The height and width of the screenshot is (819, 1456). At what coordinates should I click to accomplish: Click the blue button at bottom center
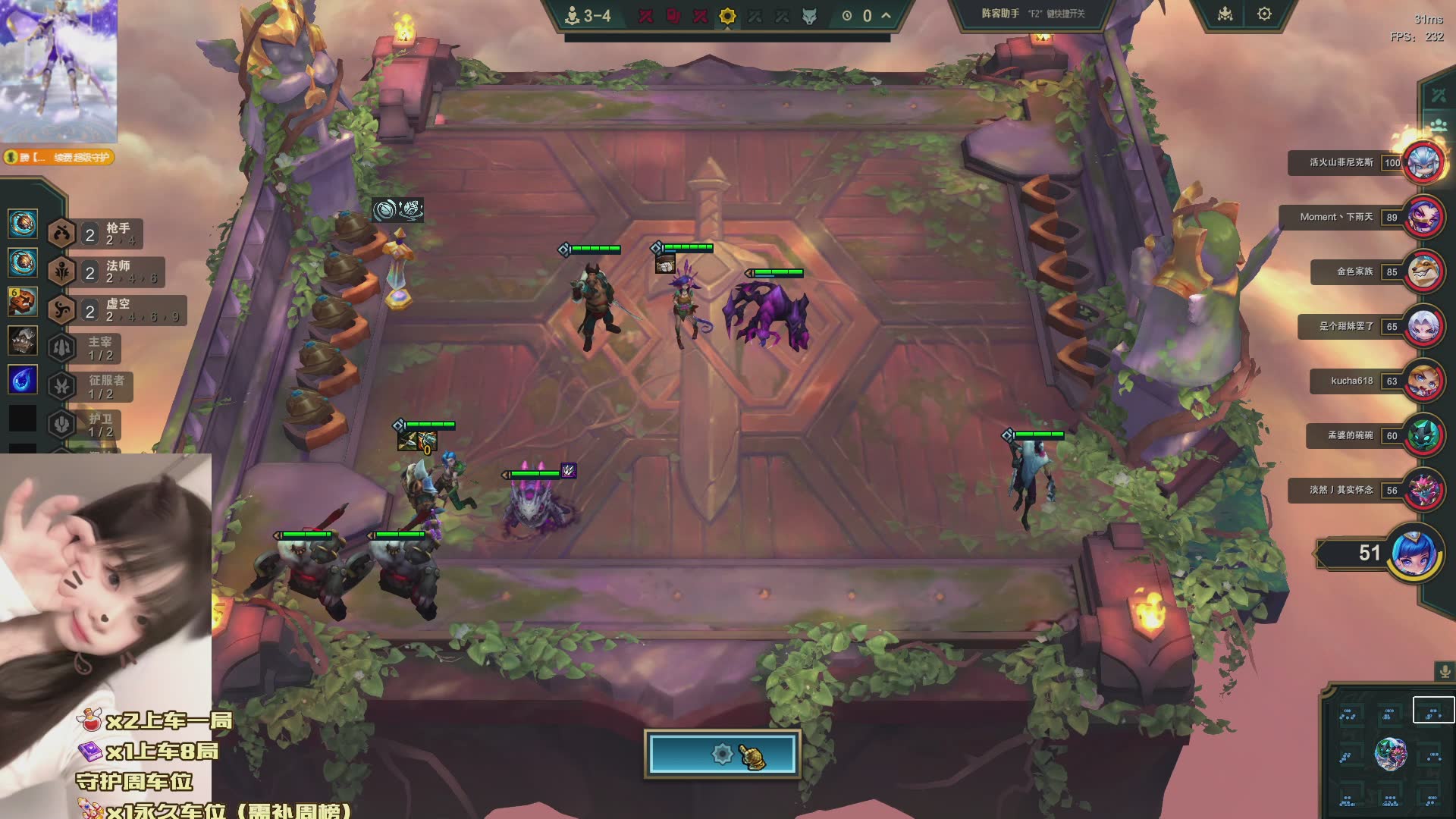click(722, 754)
